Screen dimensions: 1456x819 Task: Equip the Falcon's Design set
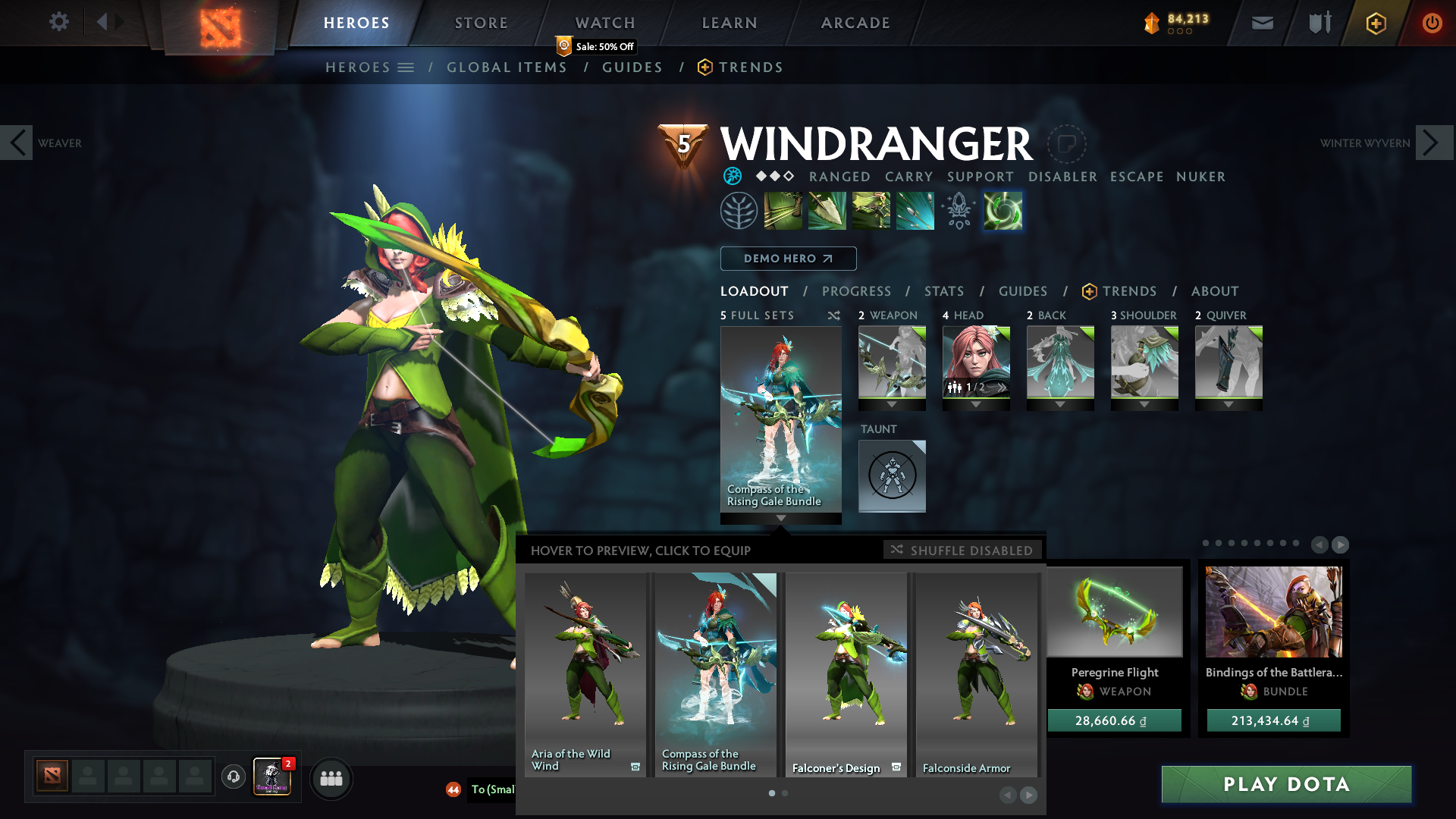tap(846, 673)
